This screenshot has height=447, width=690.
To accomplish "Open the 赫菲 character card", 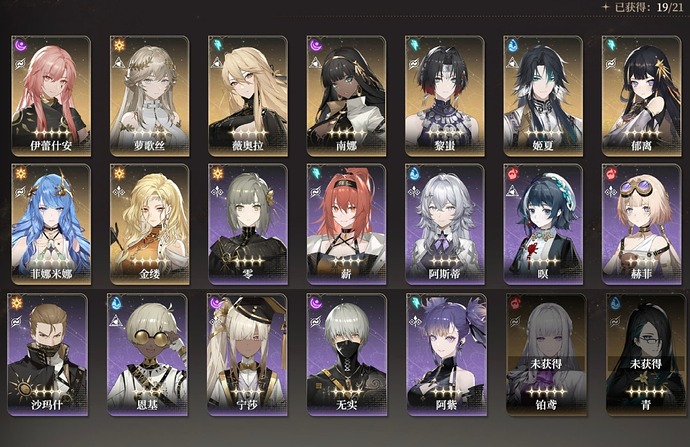I will coord(641,222).
